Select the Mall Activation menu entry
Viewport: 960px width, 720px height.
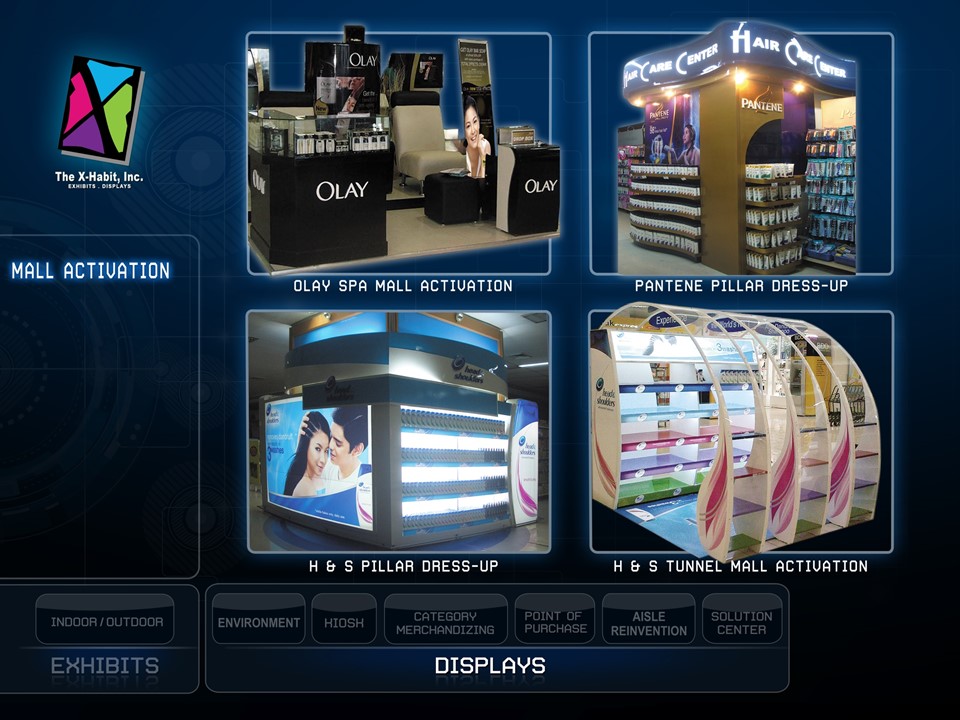(91, 270)
